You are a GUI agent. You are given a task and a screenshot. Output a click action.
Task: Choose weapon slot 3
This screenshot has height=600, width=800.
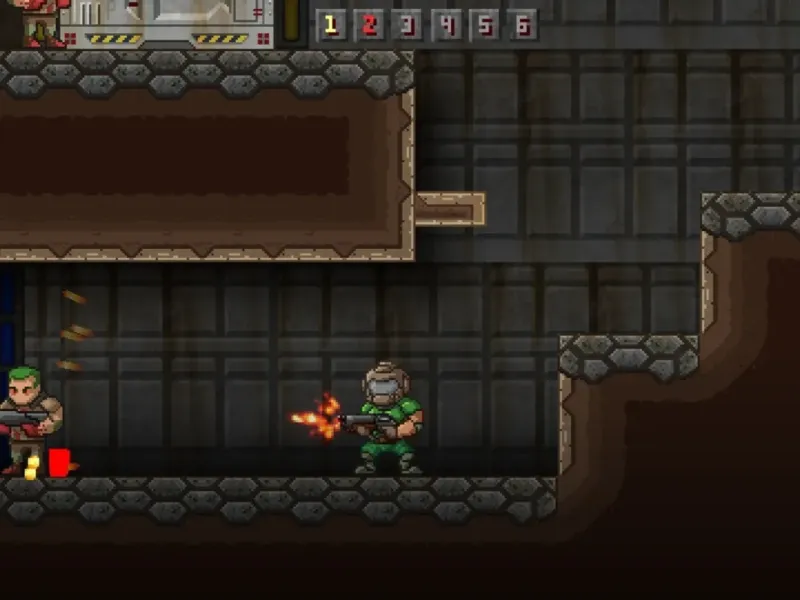click(407, 25)
